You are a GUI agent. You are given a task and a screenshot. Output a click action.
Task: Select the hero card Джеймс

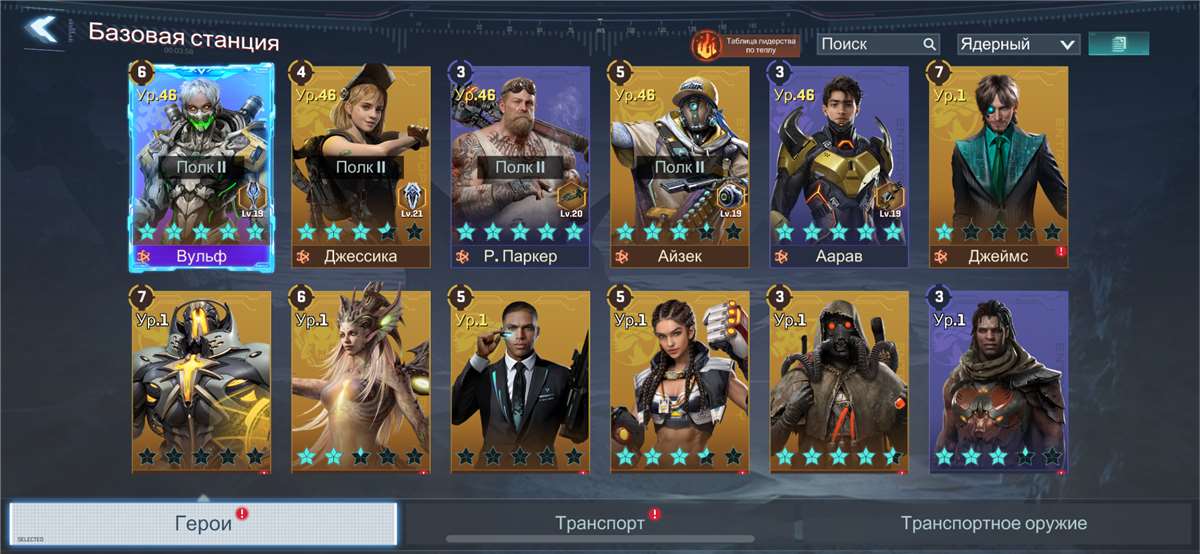point(998,165)
